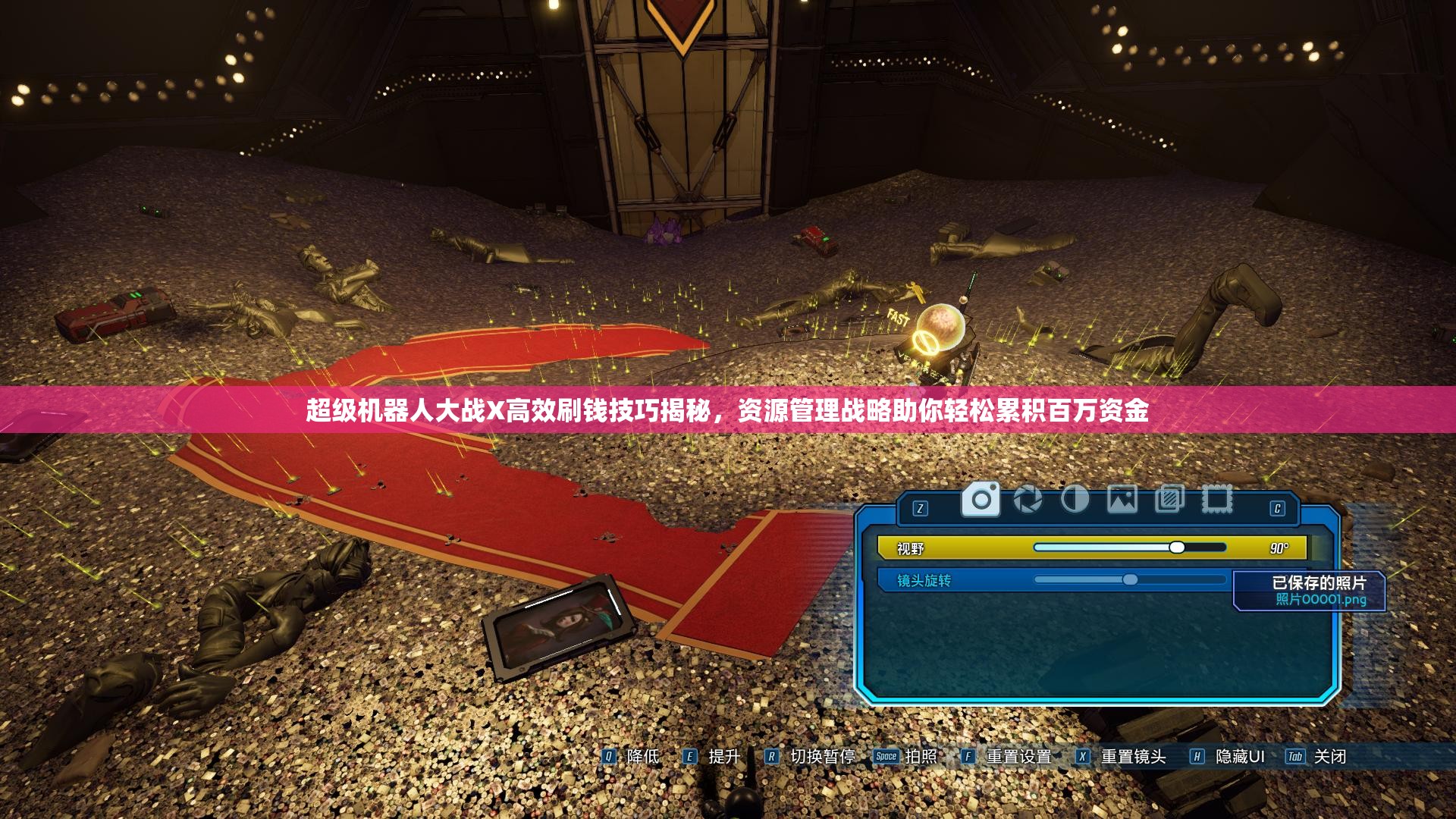Open the half-circle contrast tab
This screenshot has width=1456, height=819.
click(1075, 500)
